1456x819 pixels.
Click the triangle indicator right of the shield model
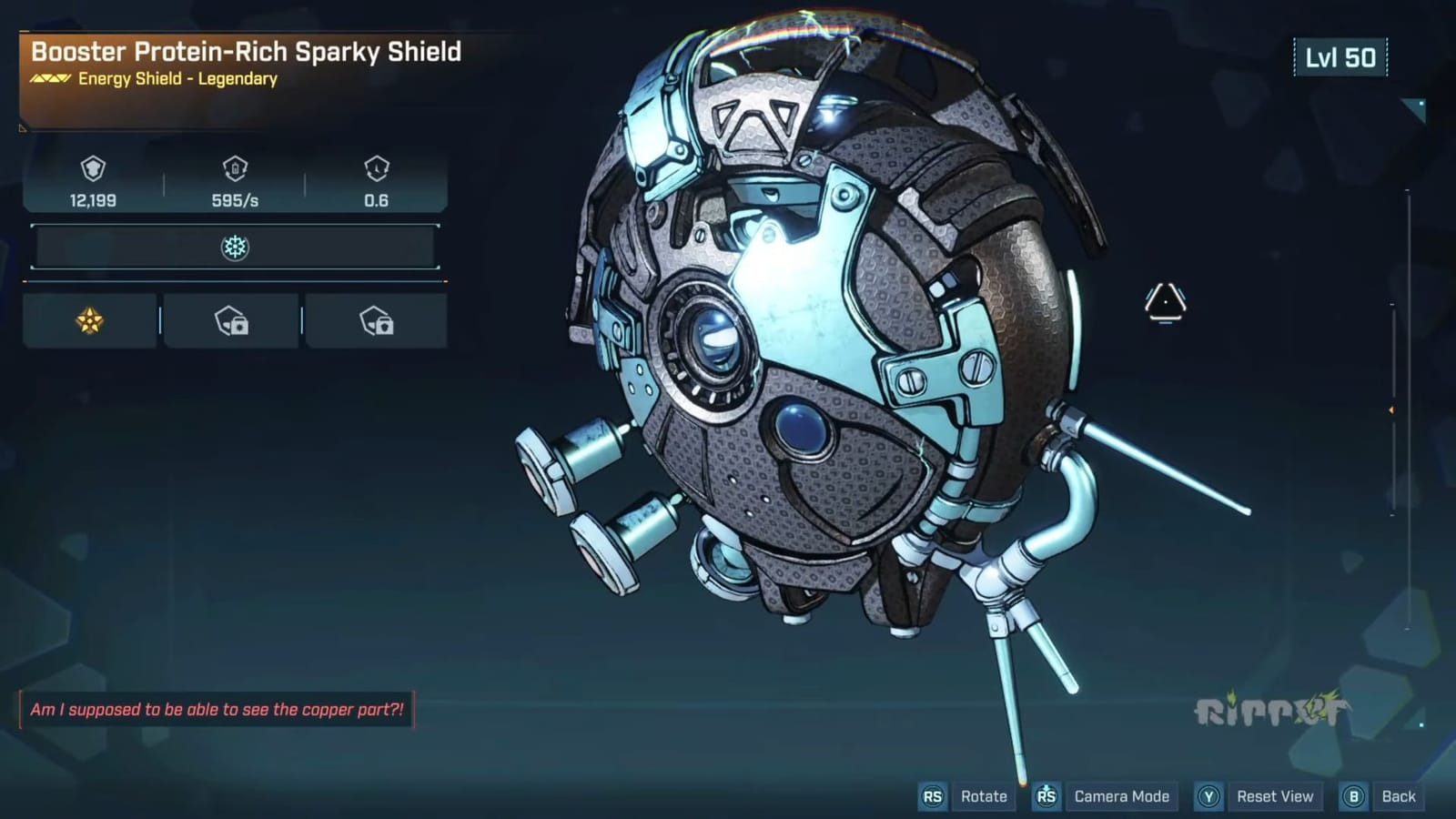tap(1165, 303)
